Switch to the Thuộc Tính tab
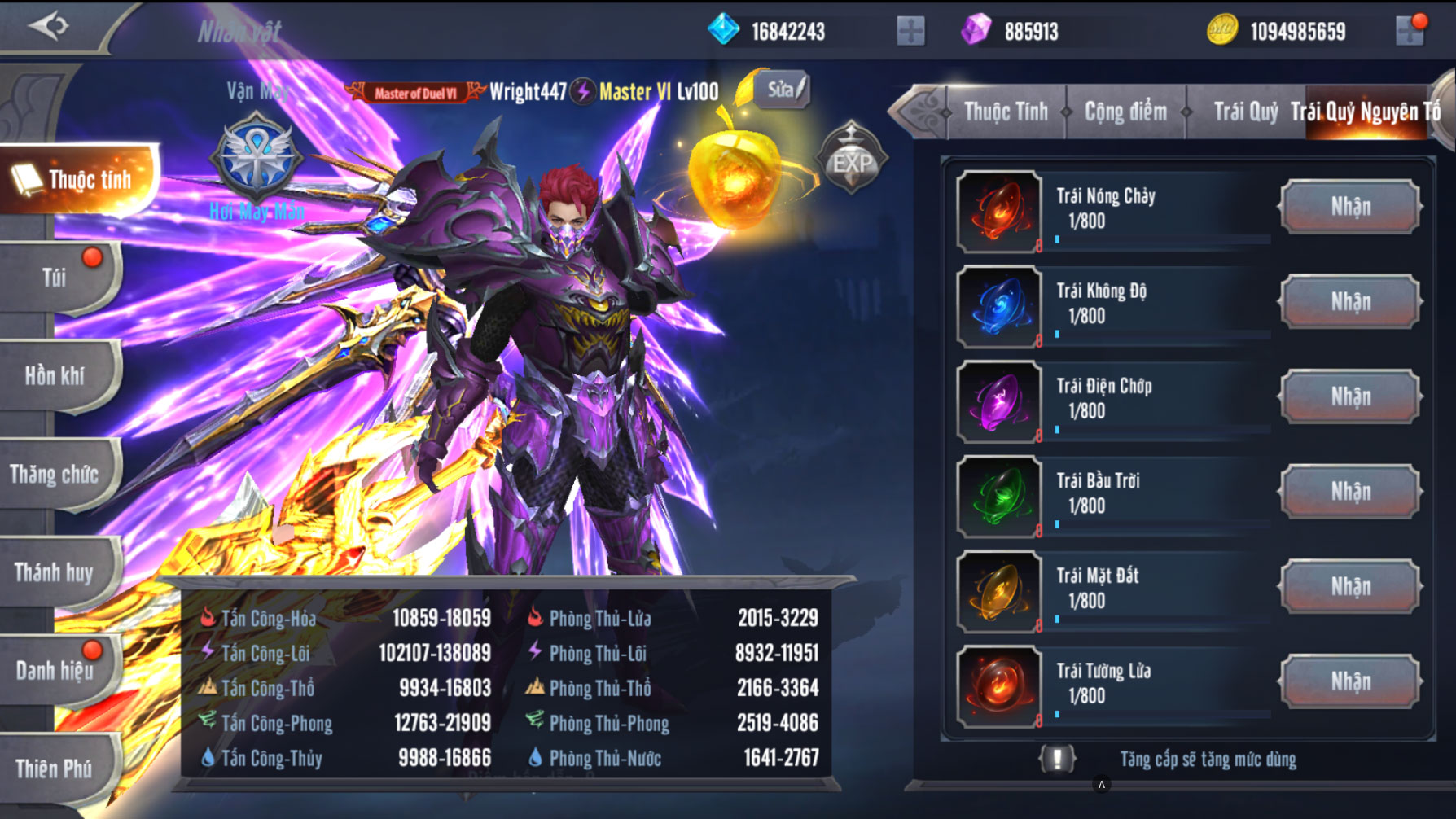 [x=1006, y=112]
